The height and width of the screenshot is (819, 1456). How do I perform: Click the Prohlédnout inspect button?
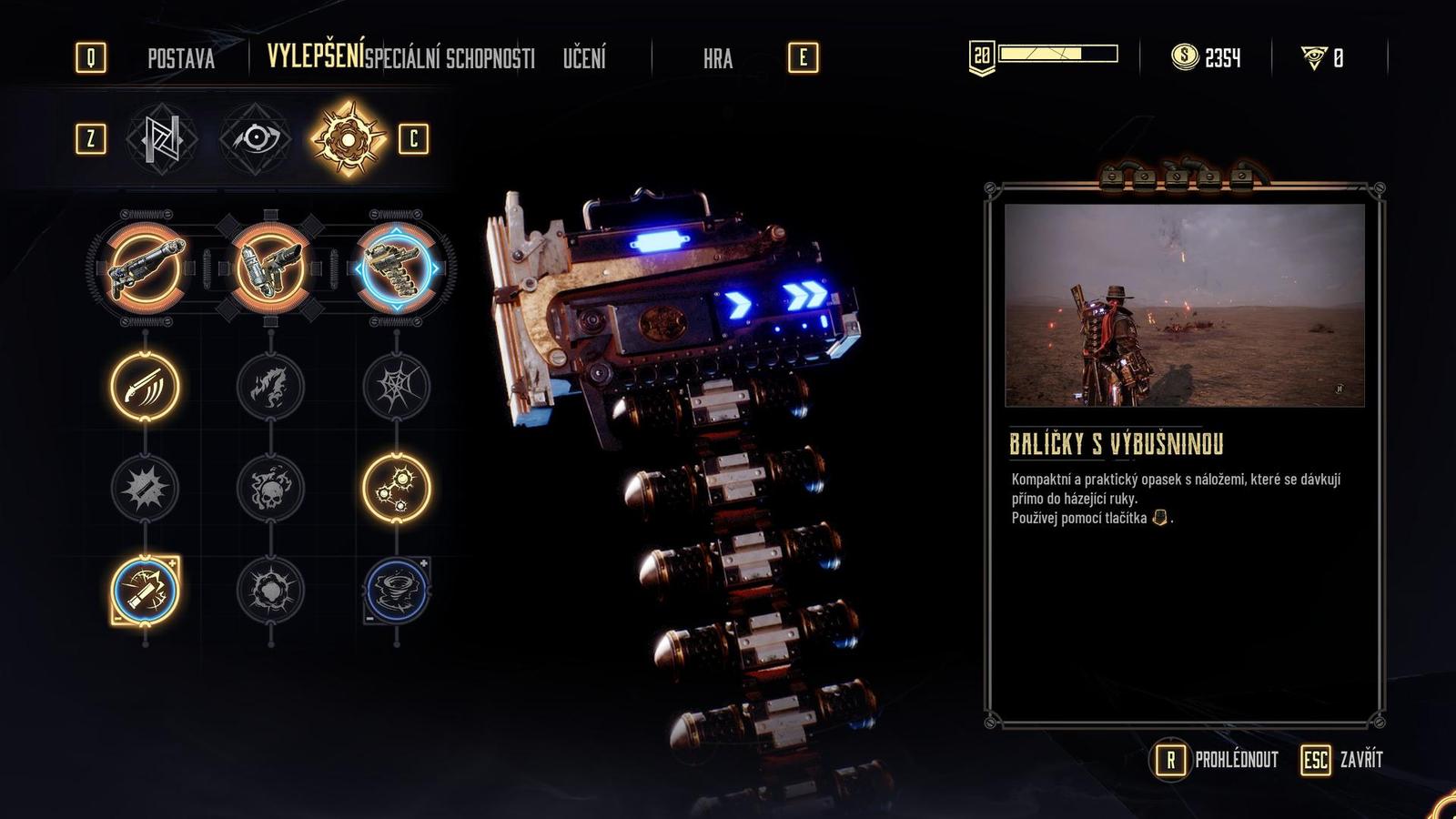(x=1218, y=760)
